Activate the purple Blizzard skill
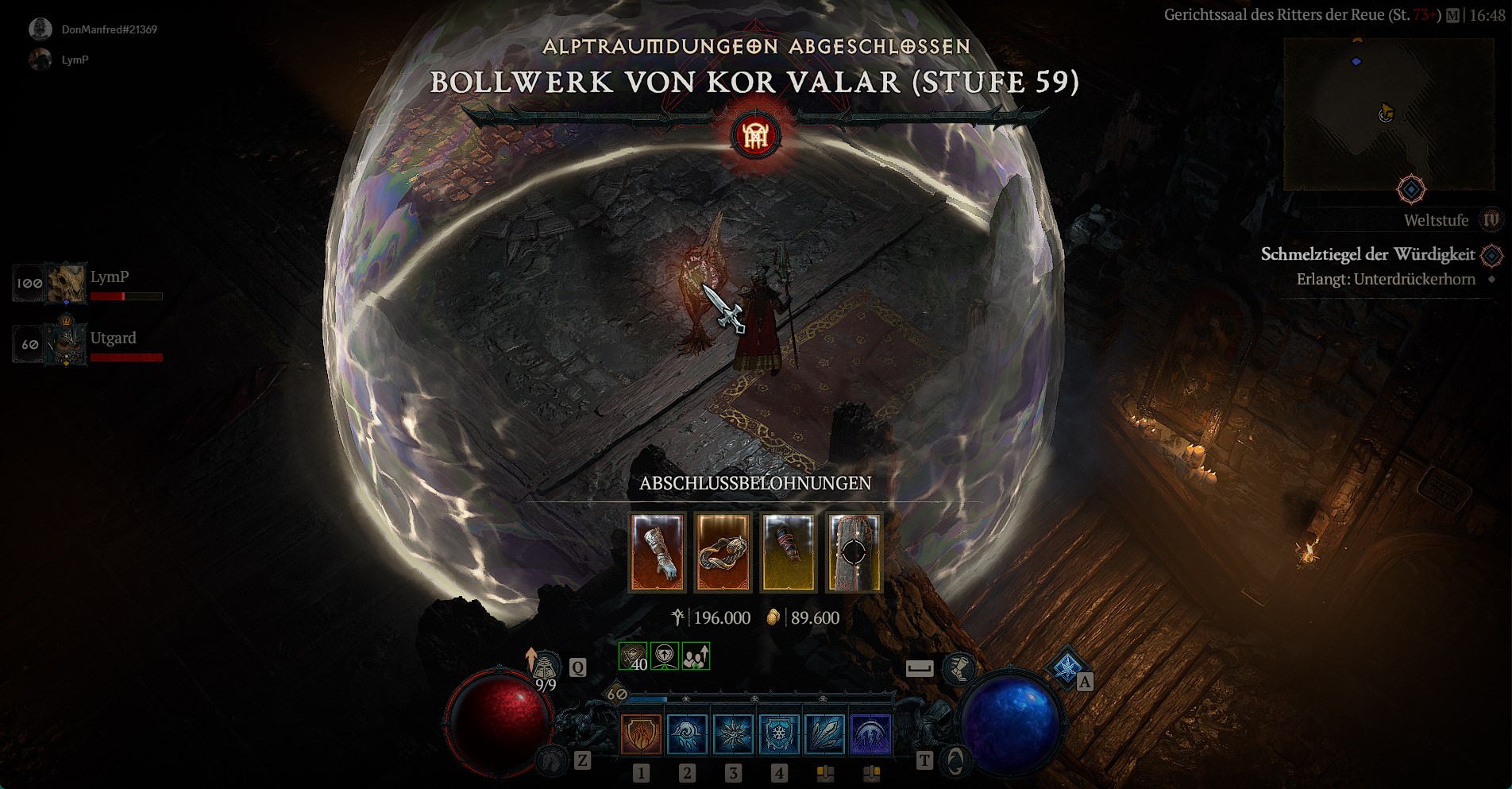1512x789 pixels. [x=871, y=733]
